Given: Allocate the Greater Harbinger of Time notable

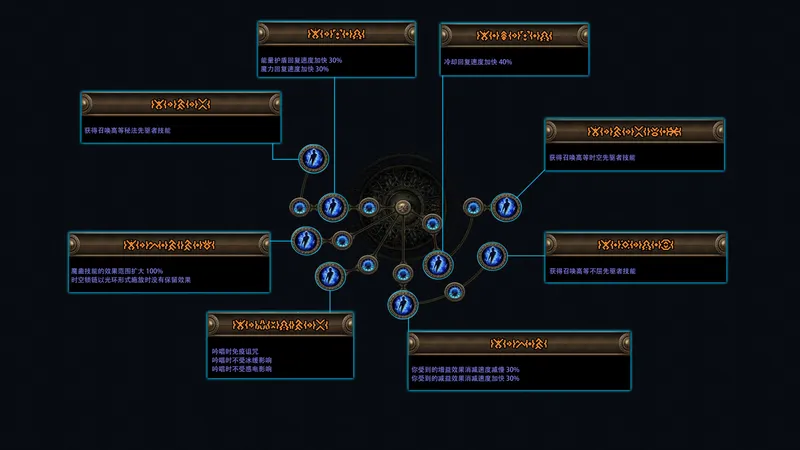Looking at the screenshot, I should [505, 207].
